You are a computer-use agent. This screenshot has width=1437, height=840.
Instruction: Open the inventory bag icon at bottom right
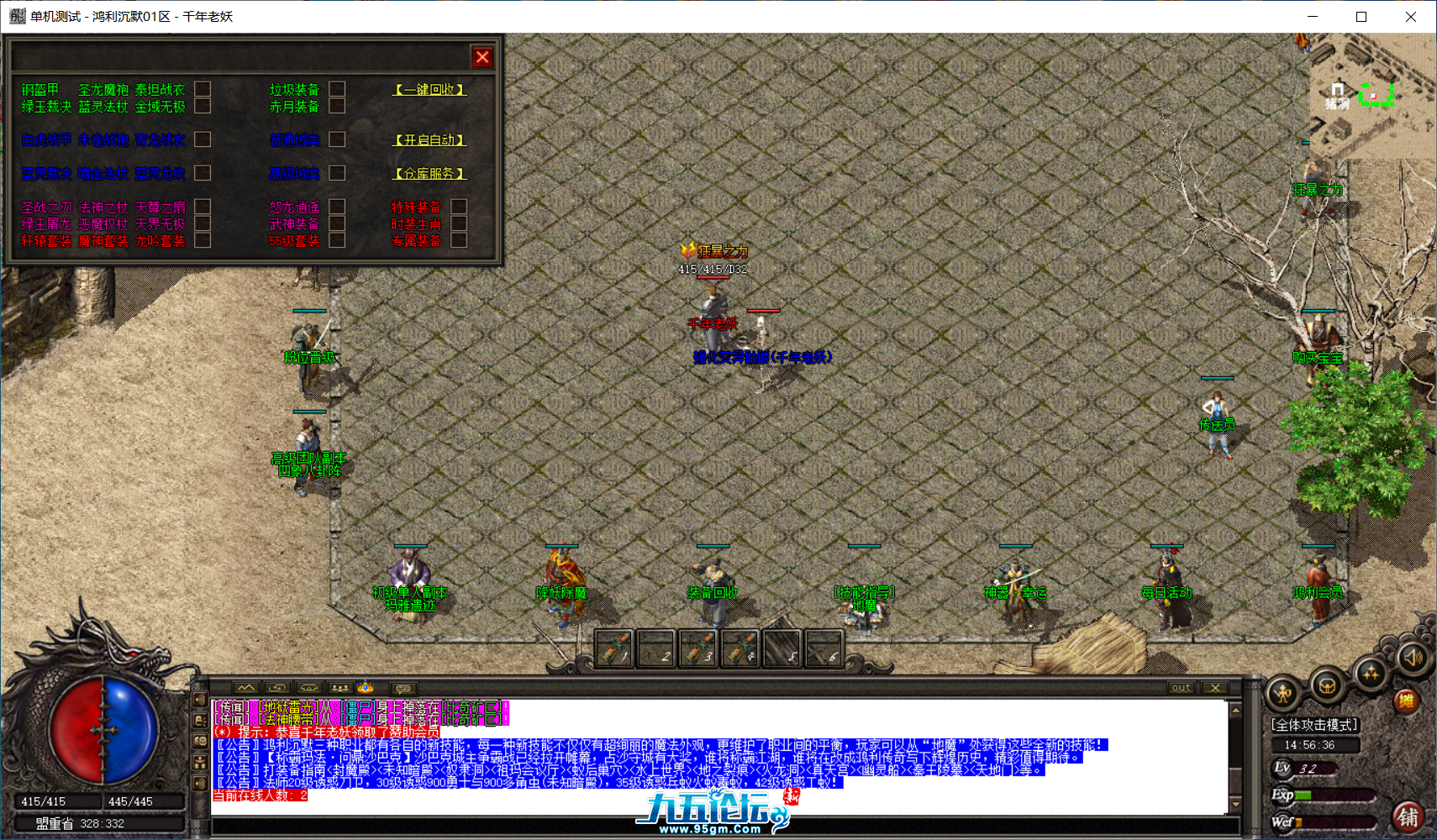[1327, 686]
